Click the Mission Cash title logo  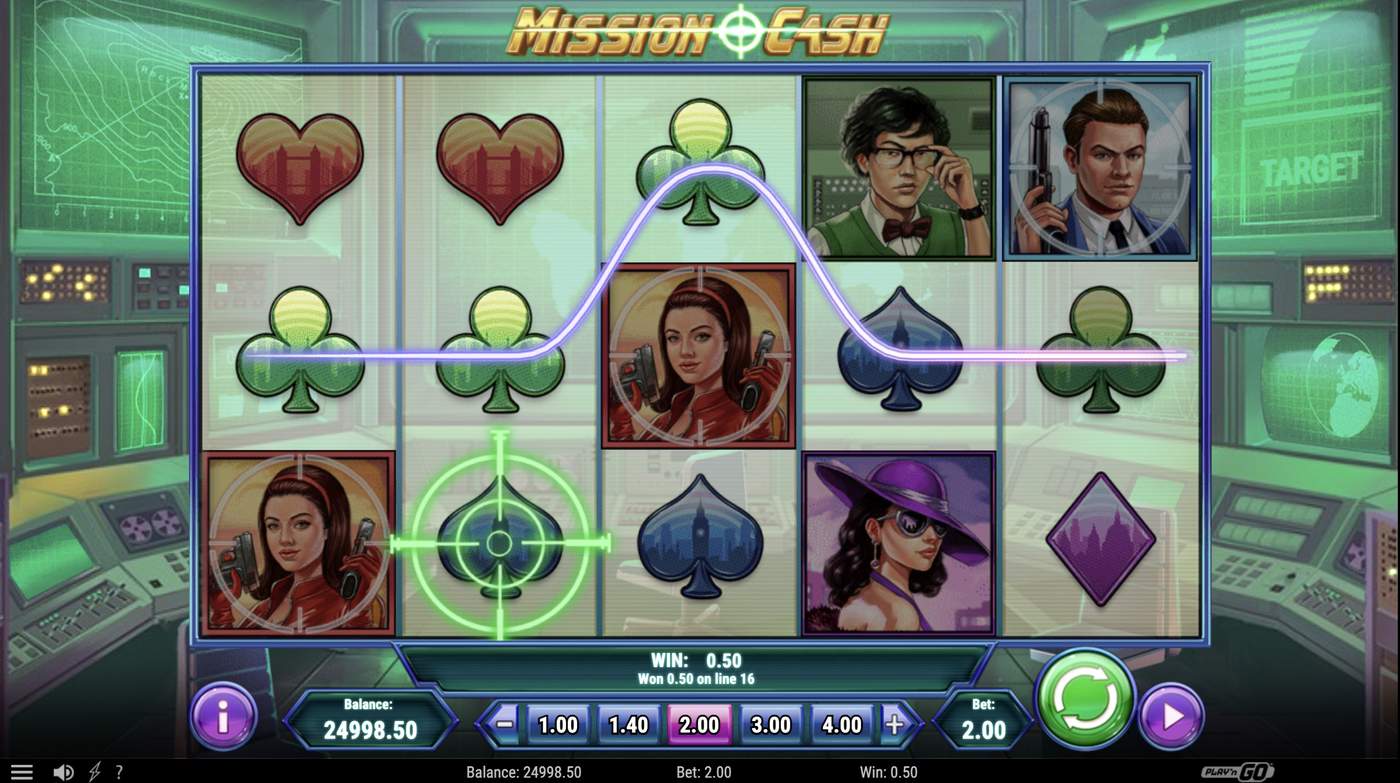click(x=700, y=30)
